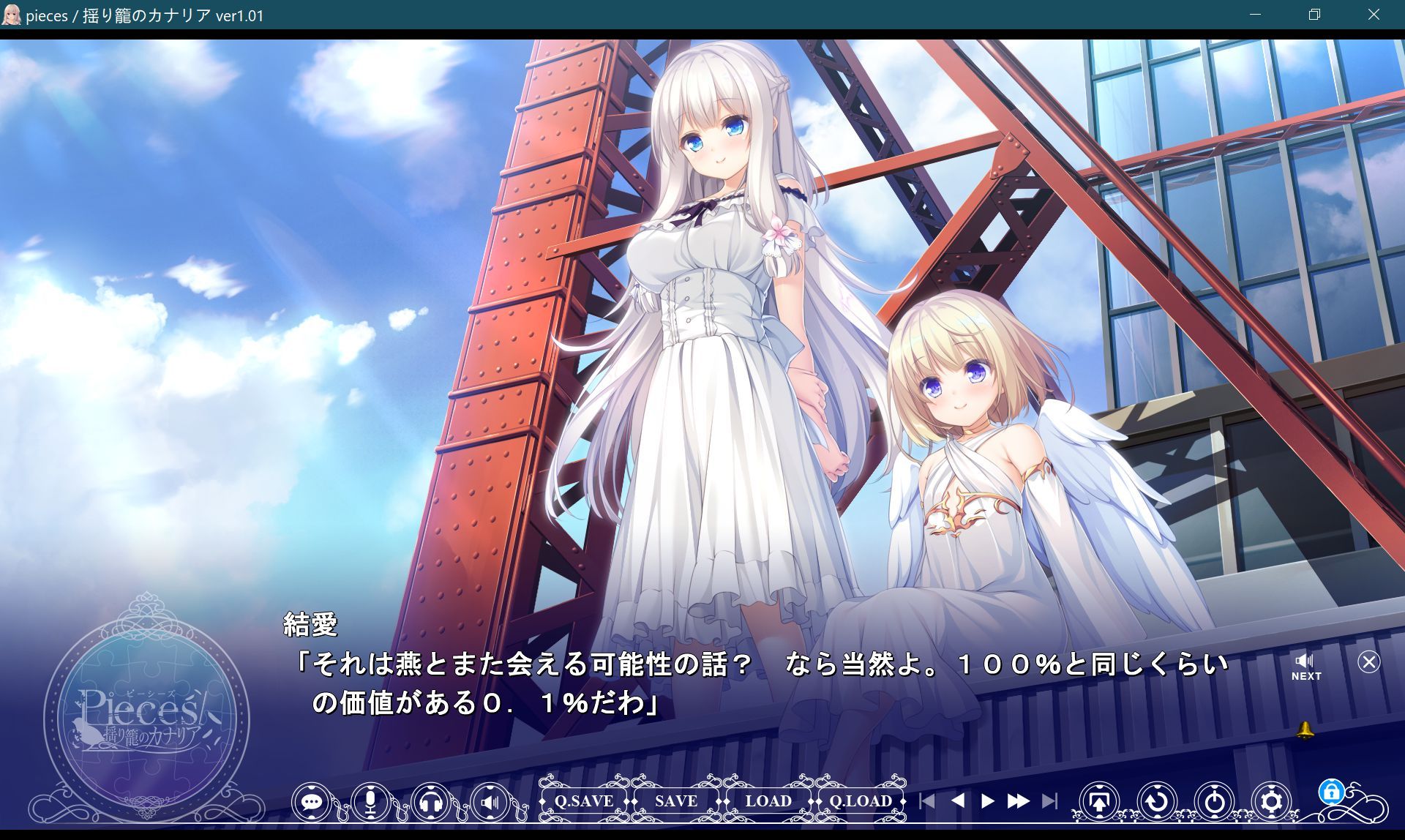The height and width of the screenshot is (840, 1405).
Task: Open the LOAD screen
Action: (x=767, y=801)
